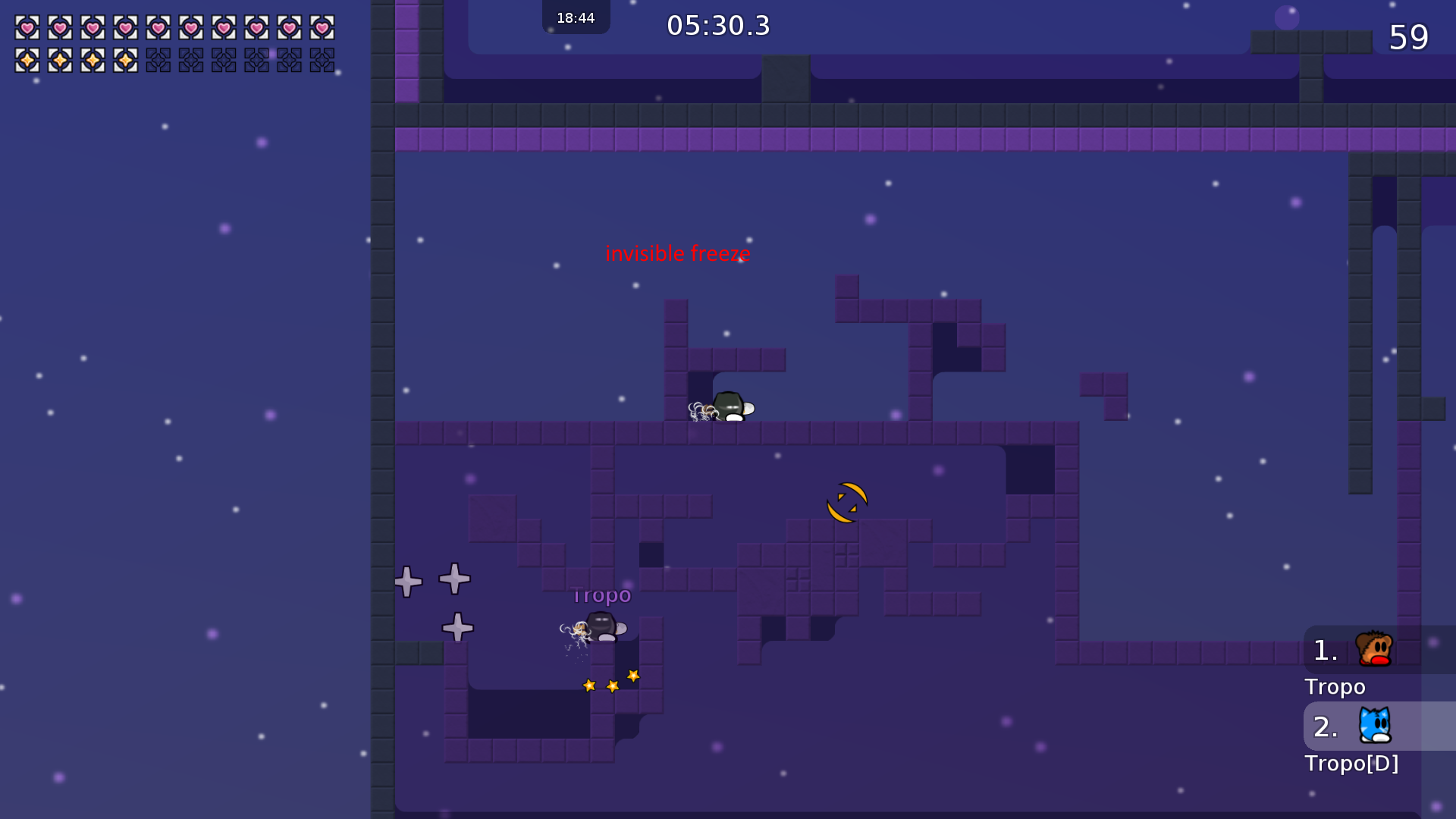Screen dimensions: 1456x819
Task: Click the 59 counter in the top-right corner
Action: click(x=1410, y=38)
